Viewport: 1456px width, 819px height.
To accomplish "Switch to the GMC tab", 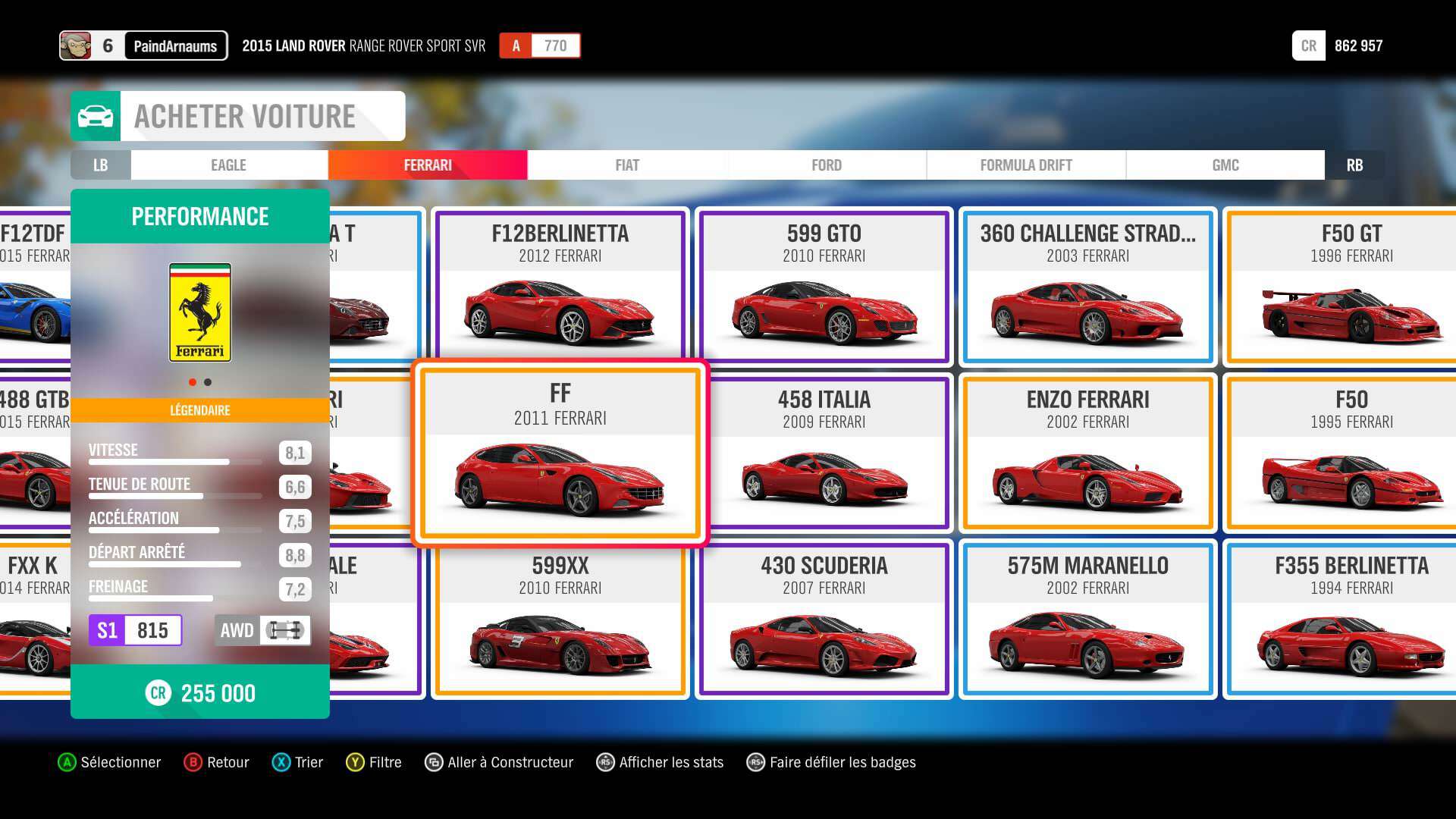I will pyautogui.click(x=1225, y=165).
